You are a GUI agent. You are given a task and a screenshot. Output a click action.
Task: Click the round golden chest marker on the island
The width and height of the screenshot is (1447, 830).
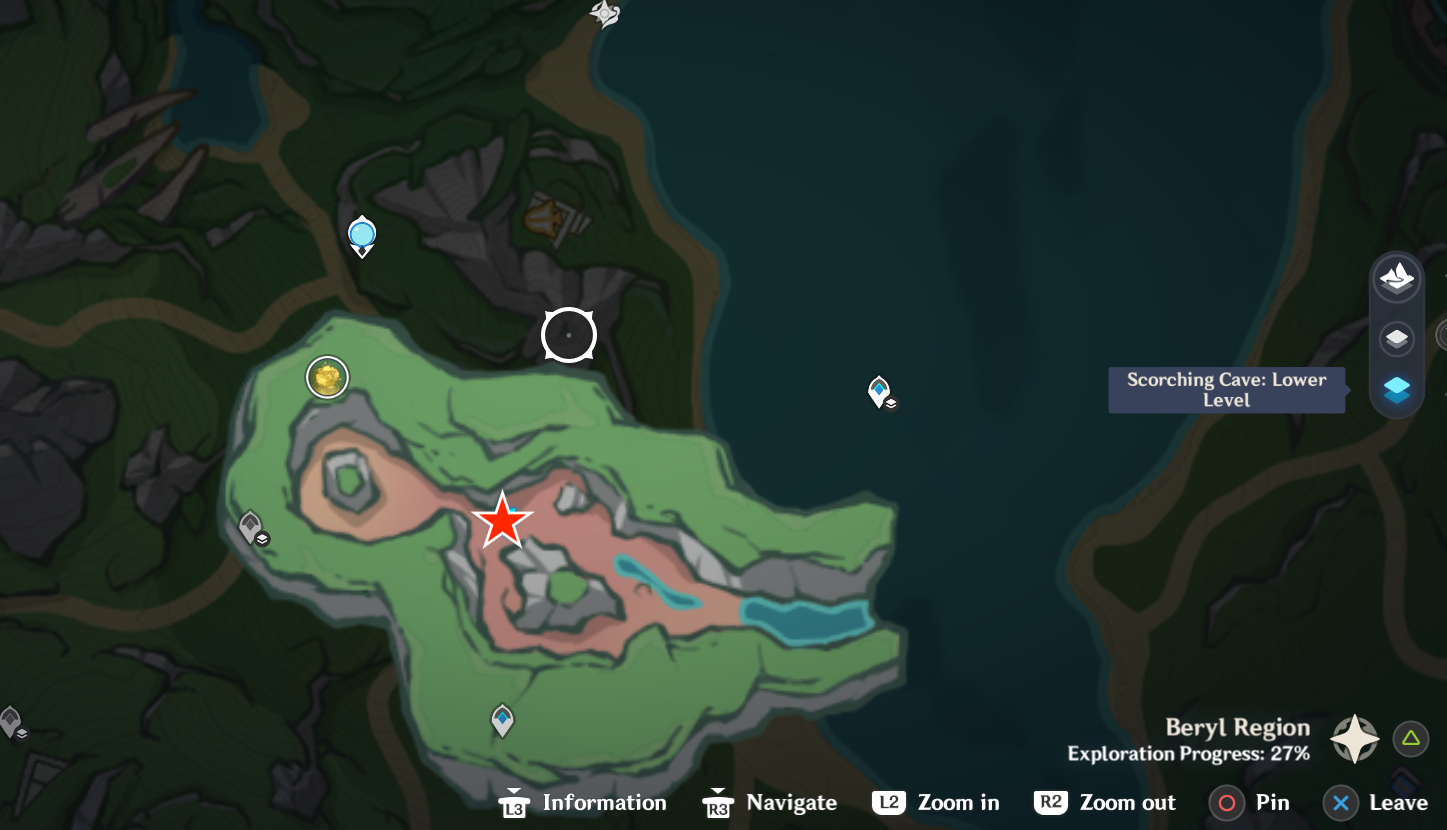pyautogui.click(x=327, y=377)
